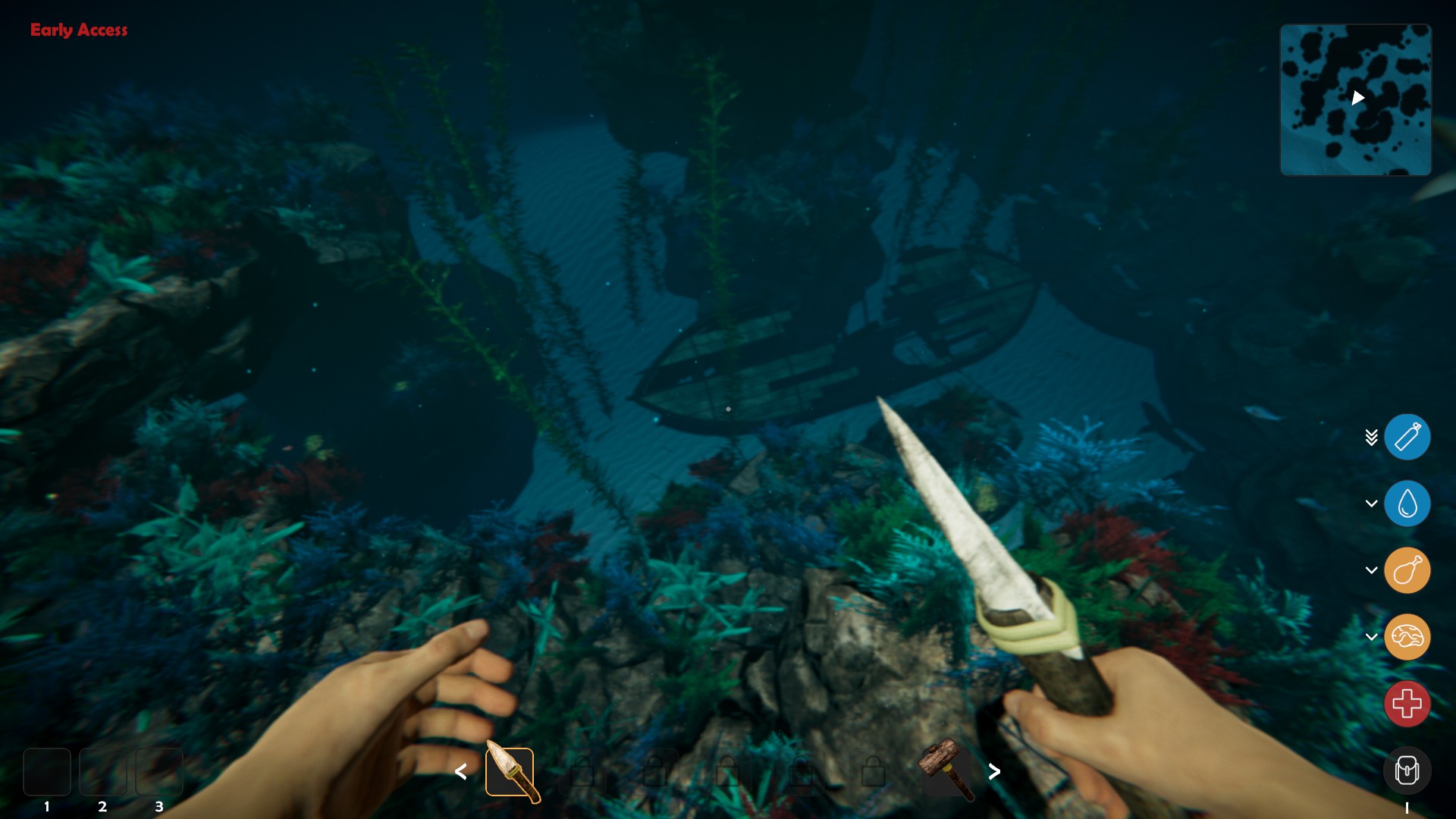The height and width of the screenshot is (819, 1456).
Task: Open the red cross health icon
Action: point(1407,704)
